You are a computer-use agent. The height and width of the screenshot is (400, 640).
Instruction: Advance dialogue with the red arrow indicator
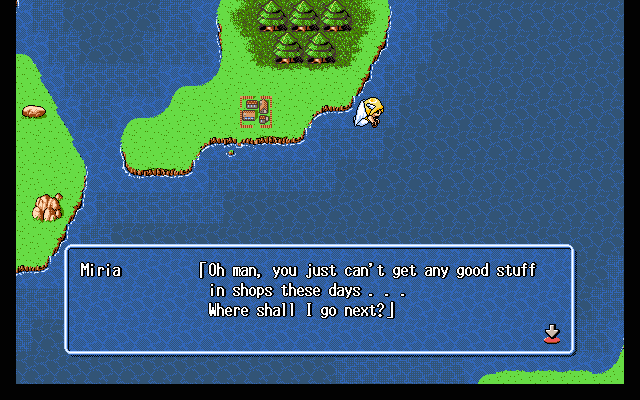pos(551,333)
